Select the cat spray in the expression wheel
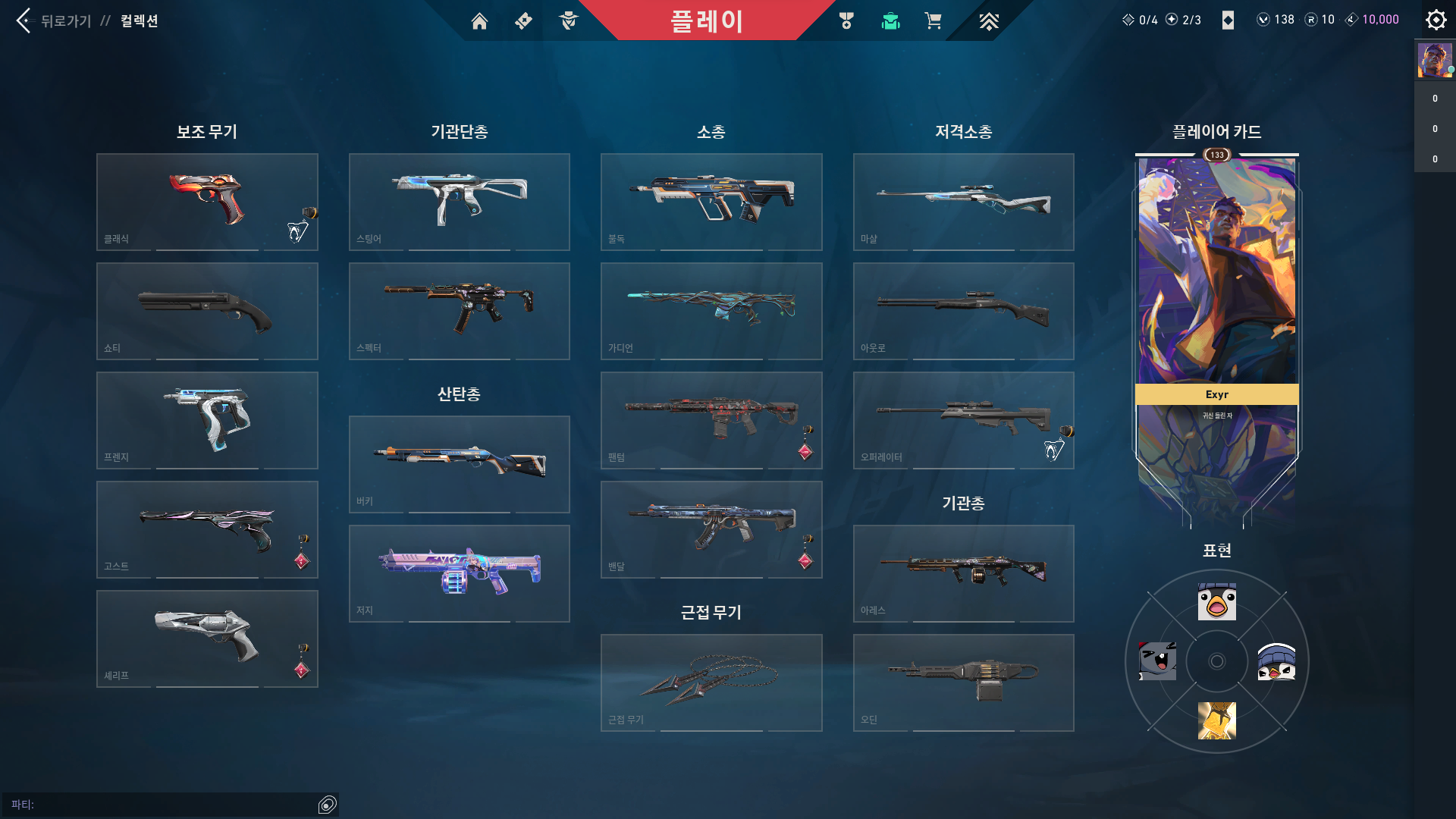Image resolution: width=1456 pixels, height=819 pixels. pyautogui.click(x=1156, y=661)
